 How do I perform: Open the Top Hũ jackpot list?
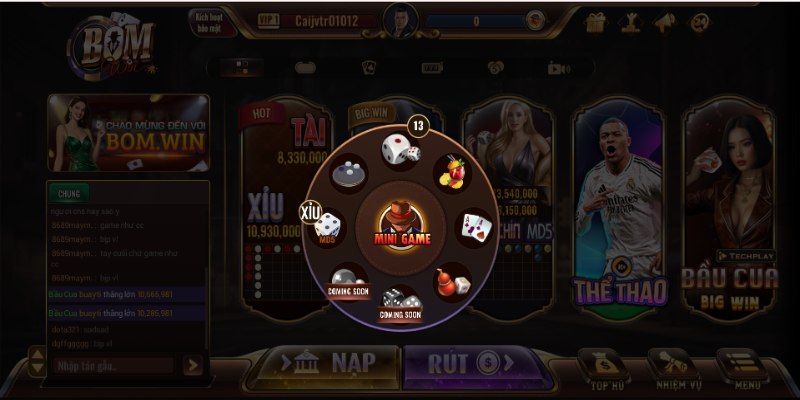(x=606, y=367)
